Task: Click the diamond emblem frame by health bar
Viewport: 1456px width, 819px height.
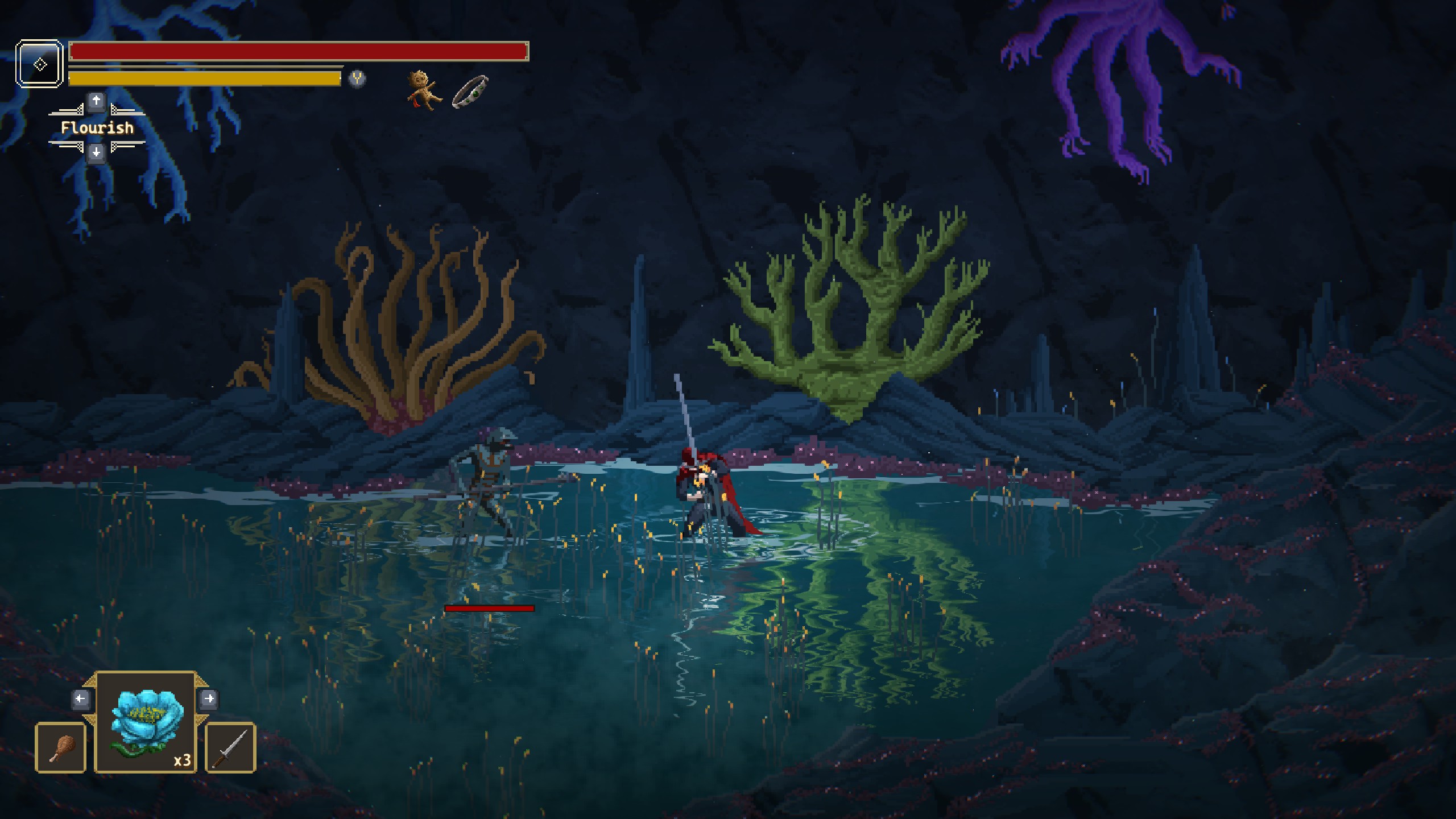Action: [x=39, y=64]
